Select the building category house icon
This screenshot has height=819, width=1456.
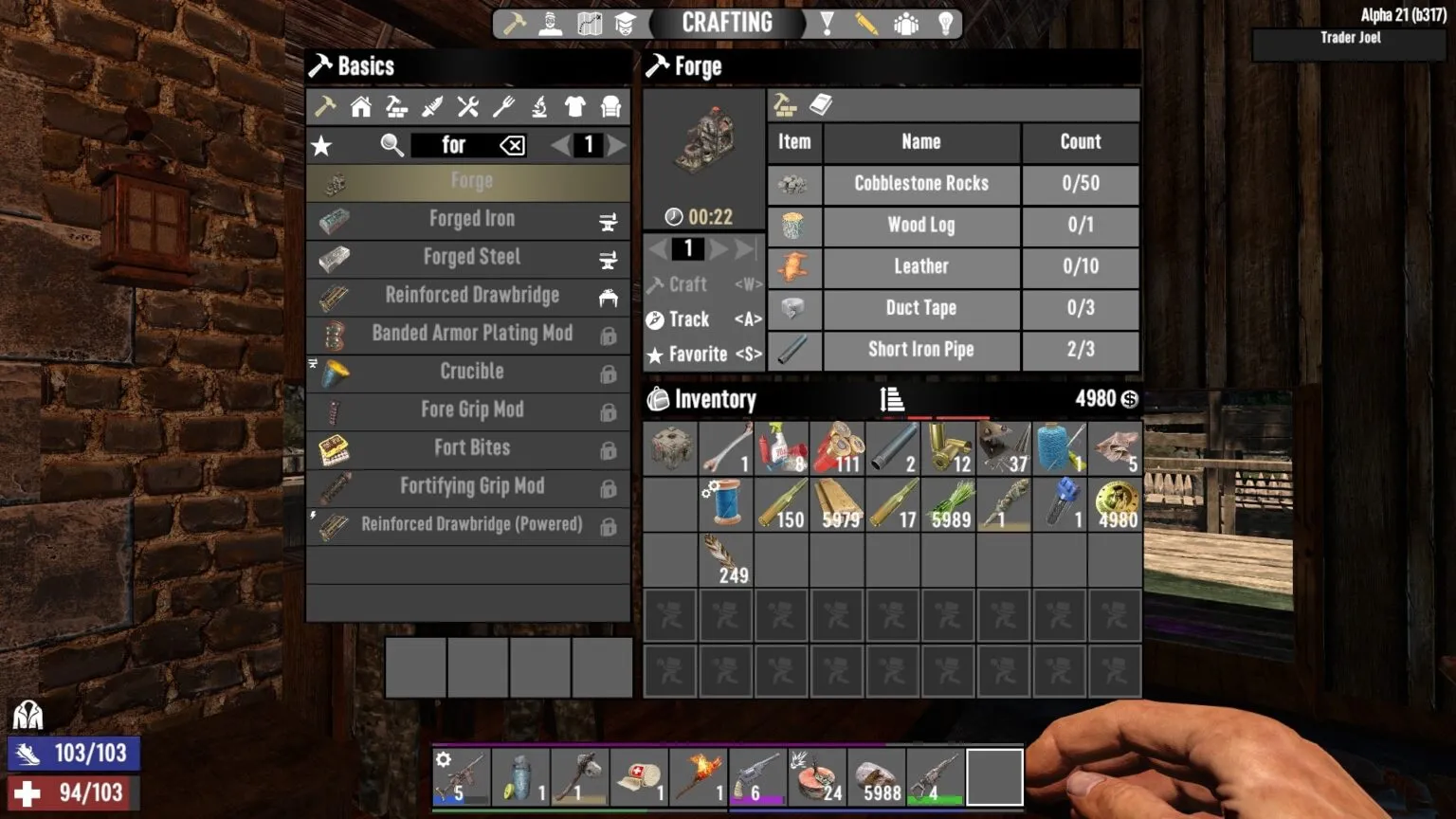click(360, 106)
